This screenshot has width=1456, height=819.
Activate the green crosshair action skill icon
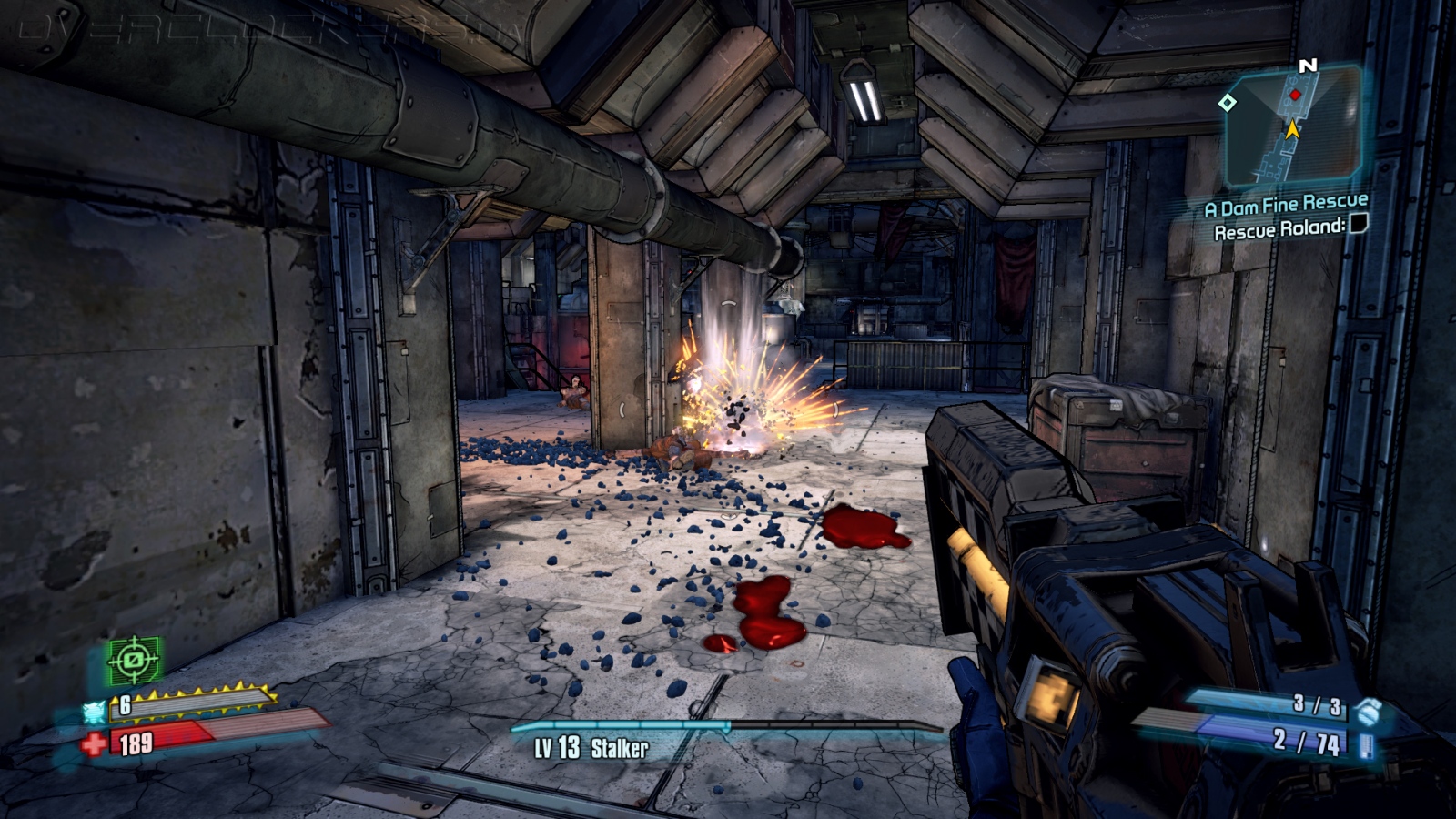[135, 660]
